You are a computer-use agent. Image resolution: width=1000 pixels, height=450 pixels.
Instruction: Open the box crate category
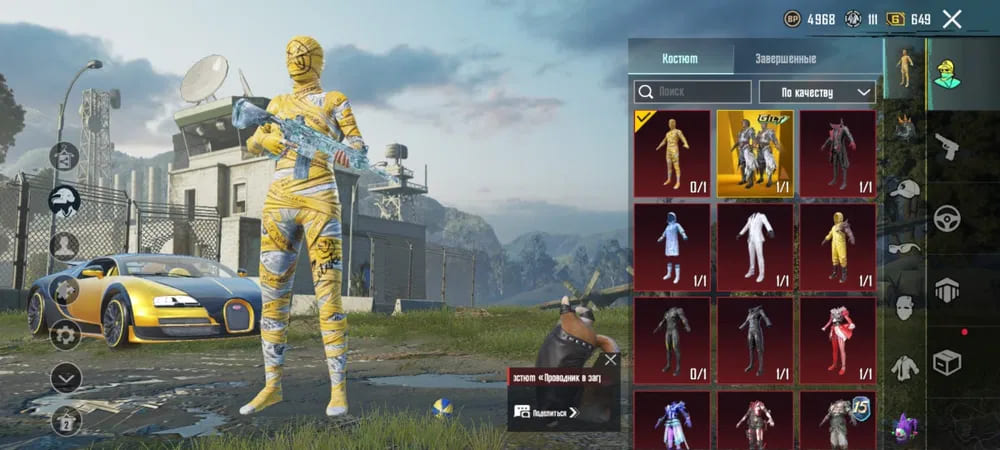[947, 361]
